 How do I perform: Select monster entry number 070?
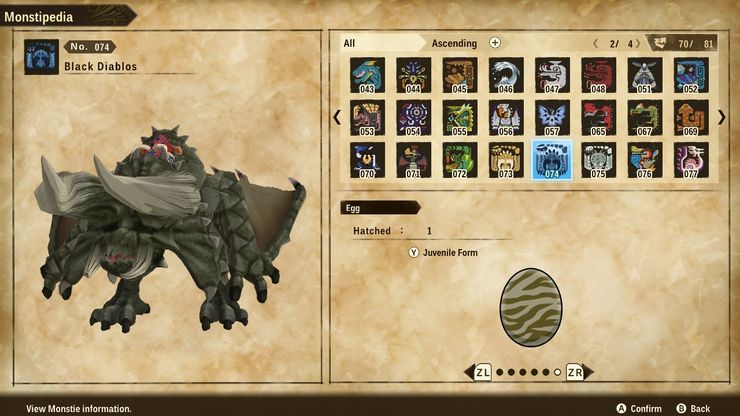coord(367,160)
